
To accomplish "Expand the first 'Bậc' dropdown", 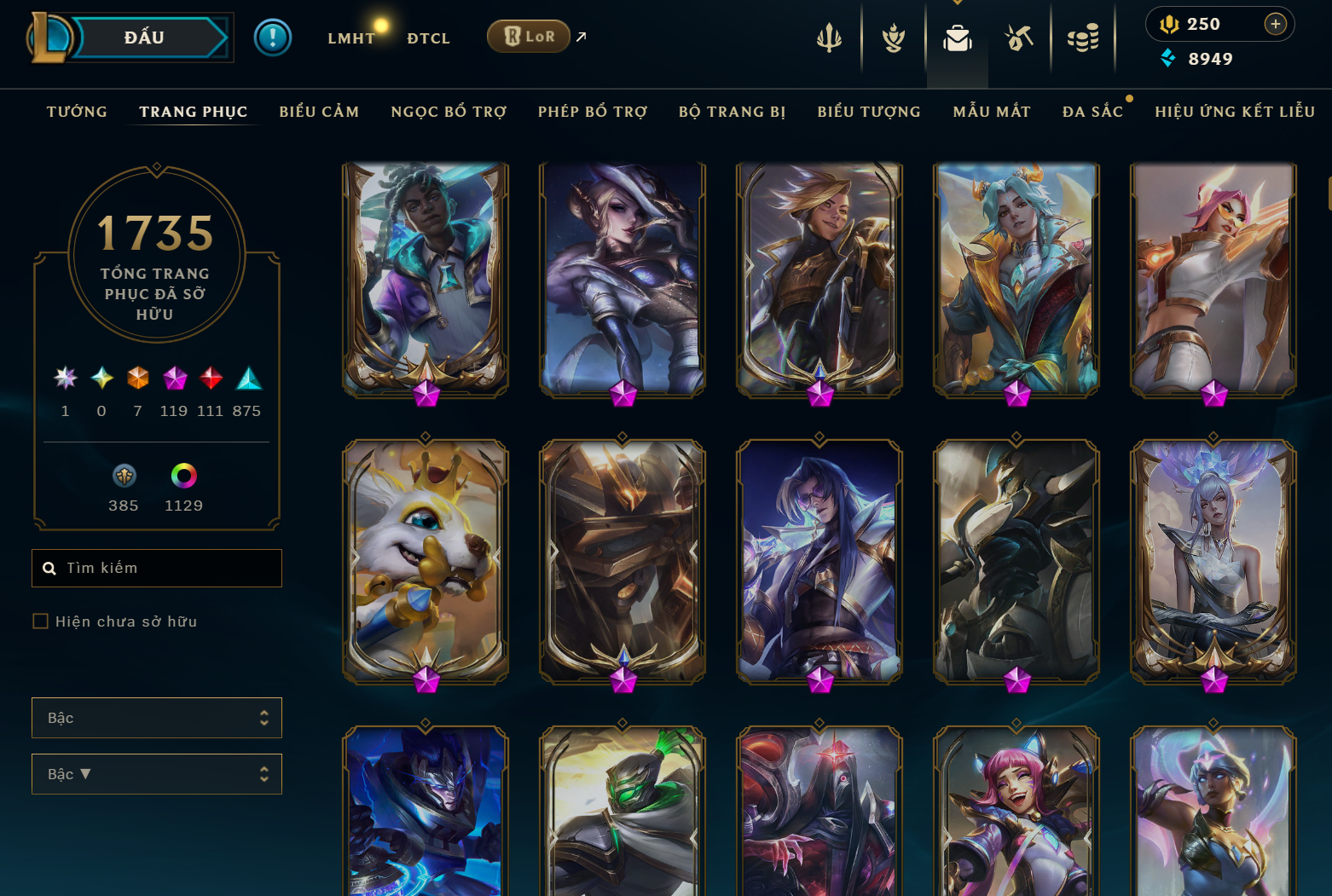I will pos(157,718).
